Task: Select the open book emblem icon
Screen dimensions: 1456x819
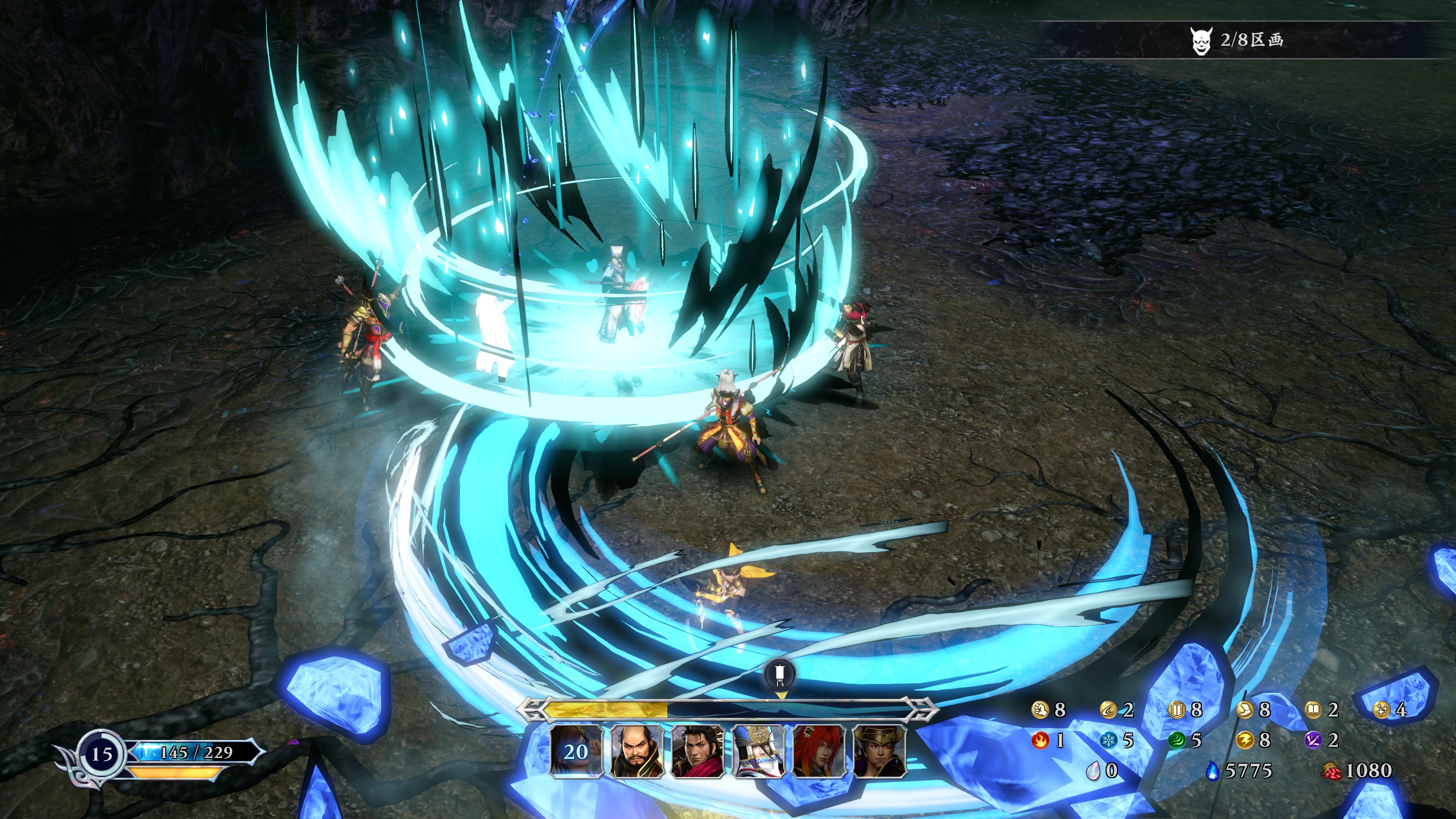Action: pyautogui.click(x=1313, y=710)
